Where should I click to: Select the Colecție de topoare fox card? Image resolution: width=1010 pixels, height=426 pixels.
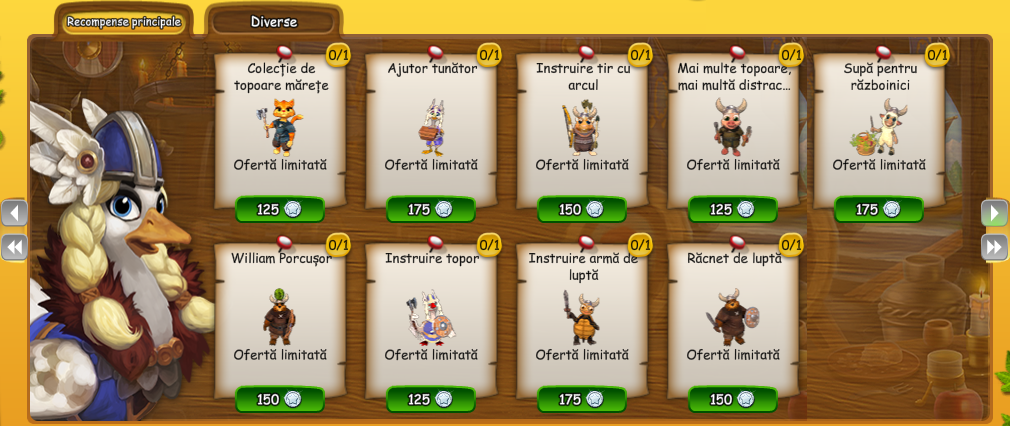(x=280, y=125)
